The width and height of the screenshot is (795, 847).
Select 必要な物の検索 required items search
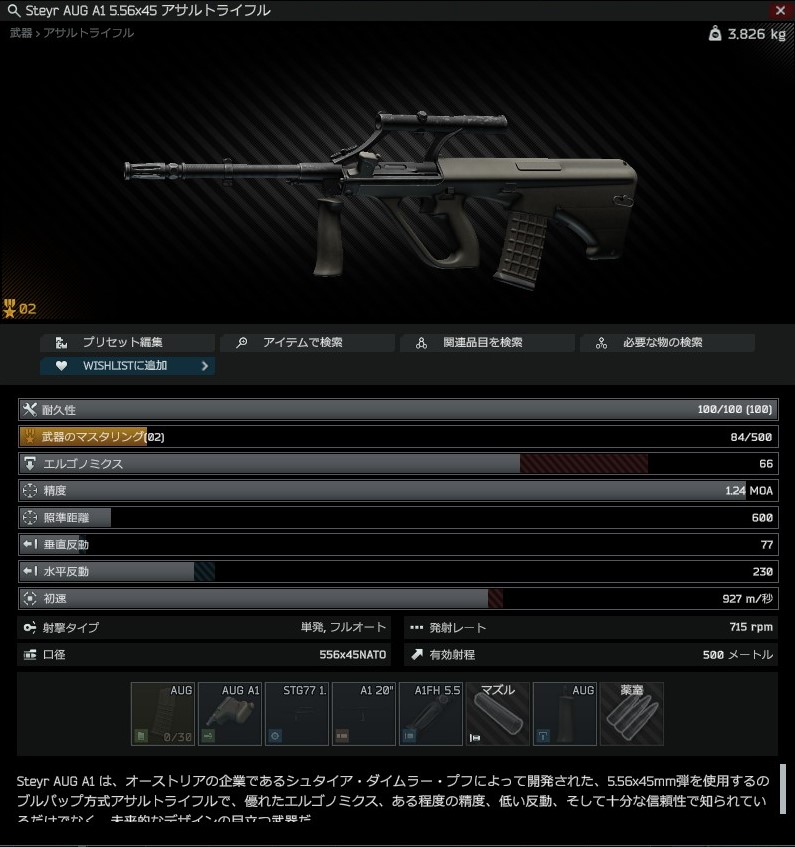click(667, 343)
